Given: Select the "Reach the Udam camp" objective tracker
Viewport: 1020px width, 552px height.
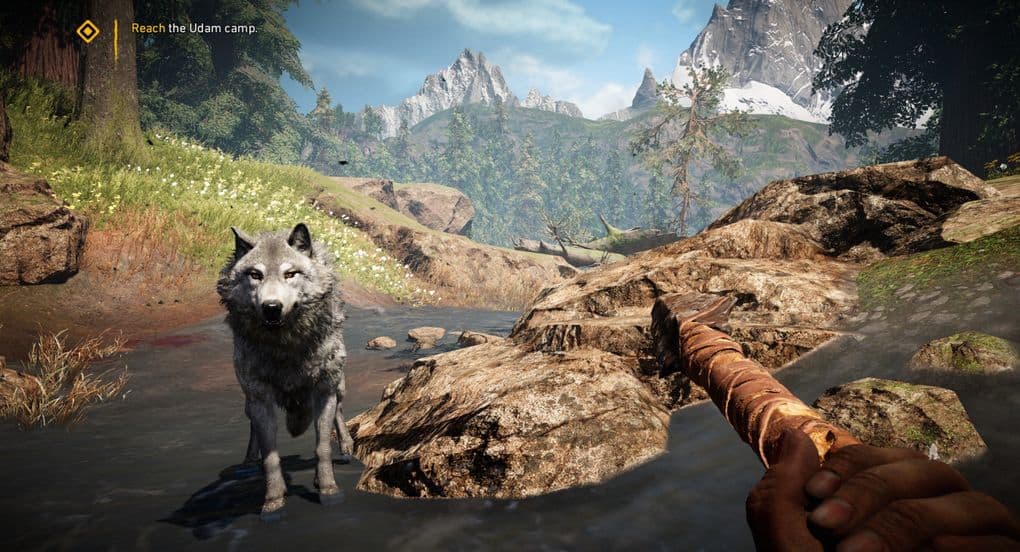Looking at the screenshot, I should point(194,29).
